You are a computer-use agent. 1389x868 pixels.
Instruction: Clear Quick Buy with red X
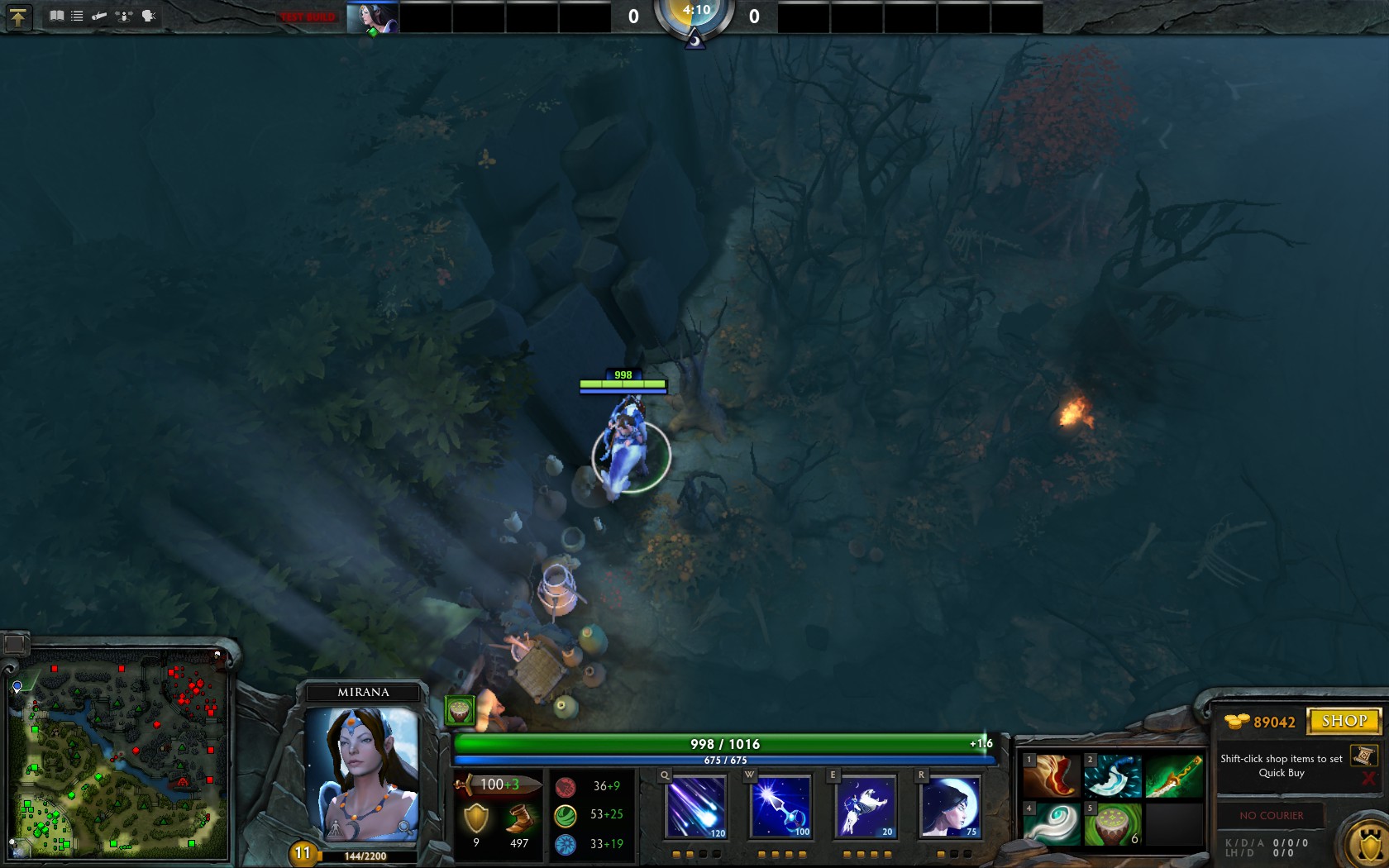[1368, 779]
